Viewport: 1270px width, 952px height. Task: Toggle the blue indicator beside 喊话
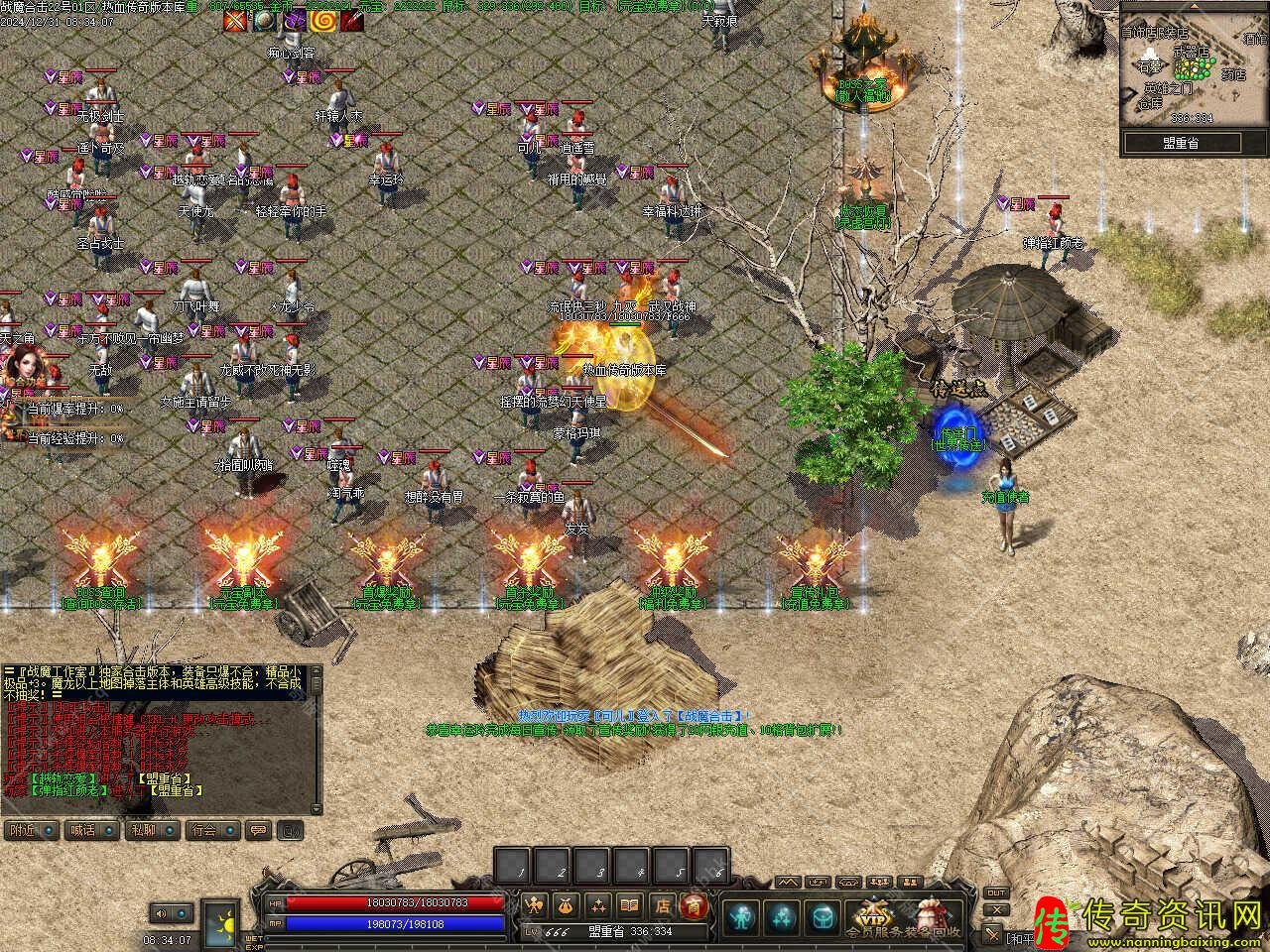click(x=108, y=833)
